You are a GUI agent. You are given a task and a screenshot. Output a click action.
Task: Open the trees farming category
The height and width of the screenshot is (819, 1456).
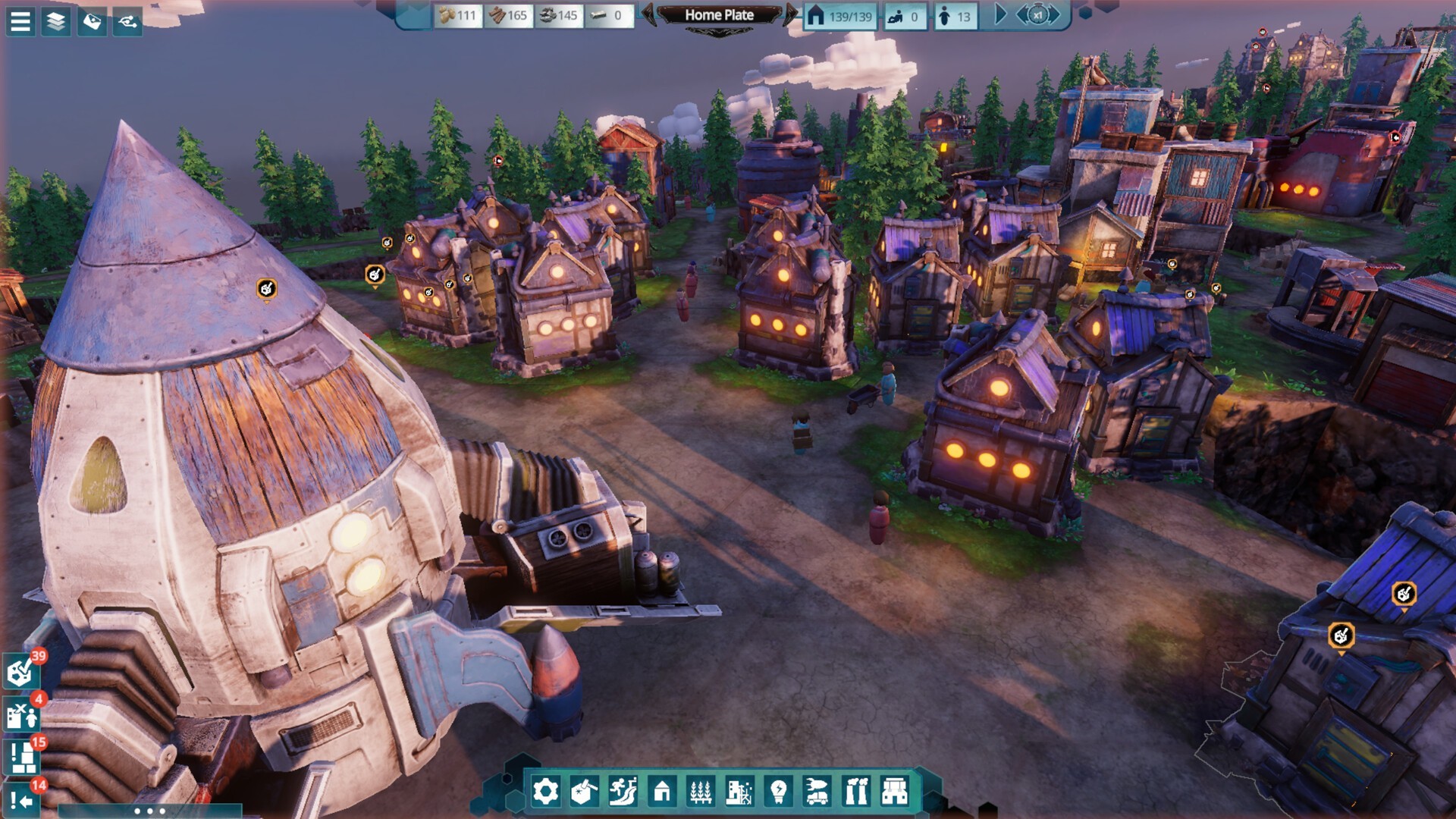(701, 792)
